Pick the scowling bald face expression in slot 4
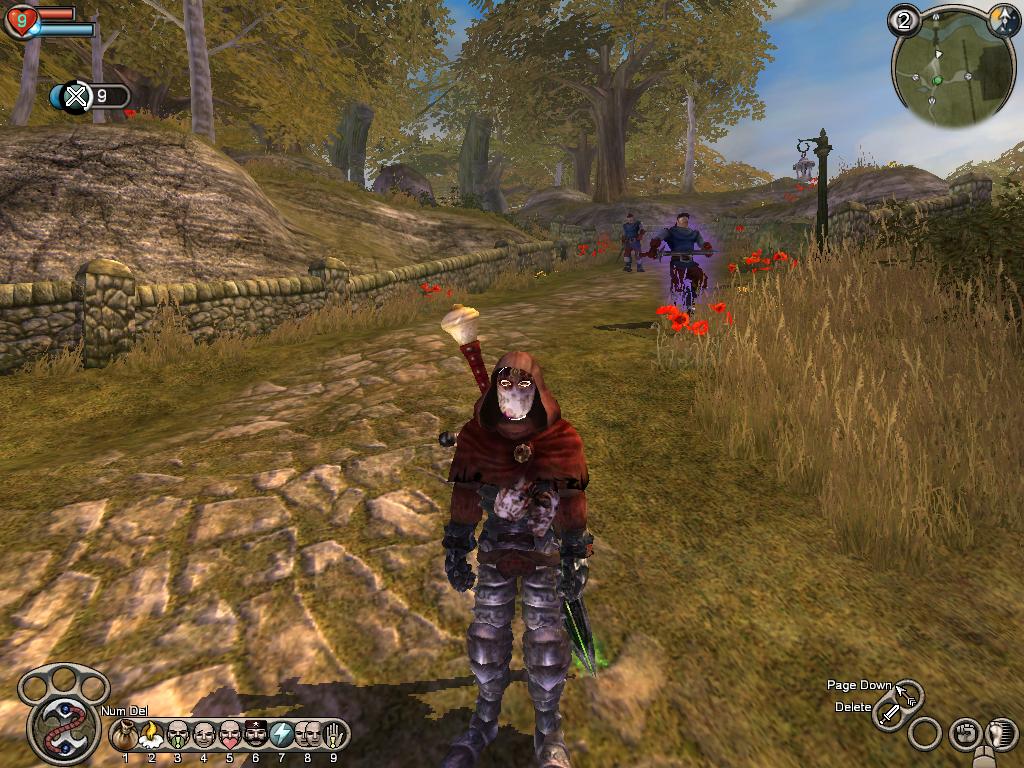 204,736
